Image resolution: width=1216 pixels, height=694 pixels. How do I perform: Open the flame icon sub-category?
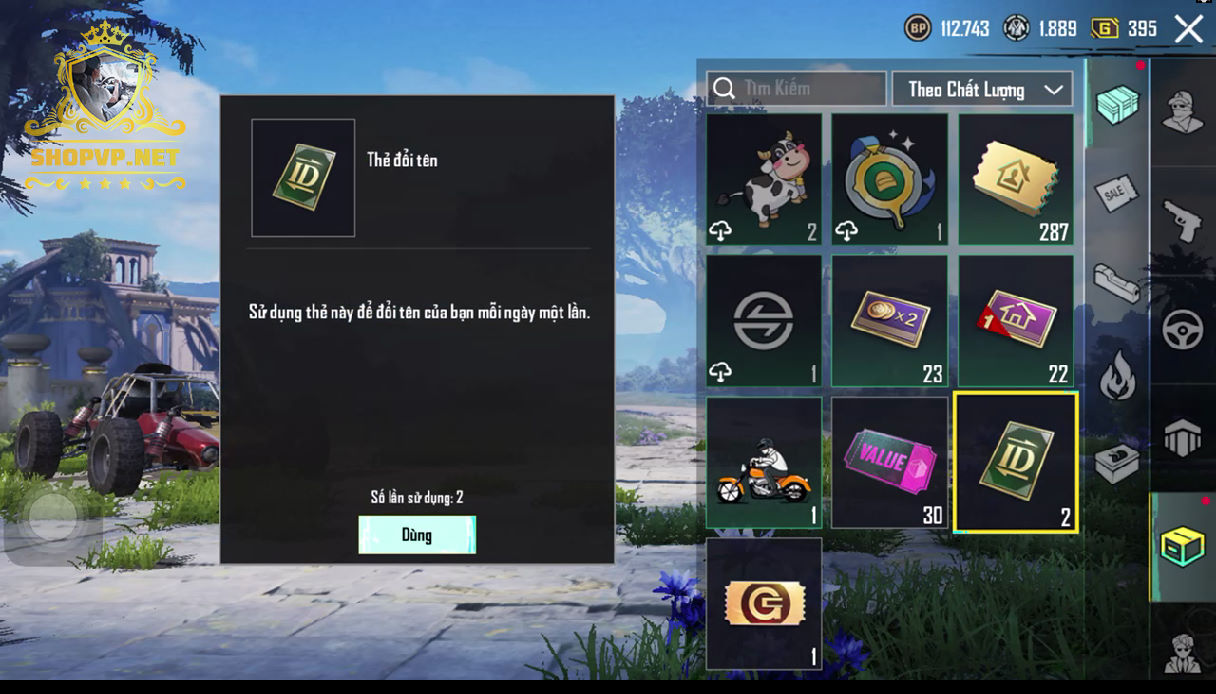[x=1116, y=377]
